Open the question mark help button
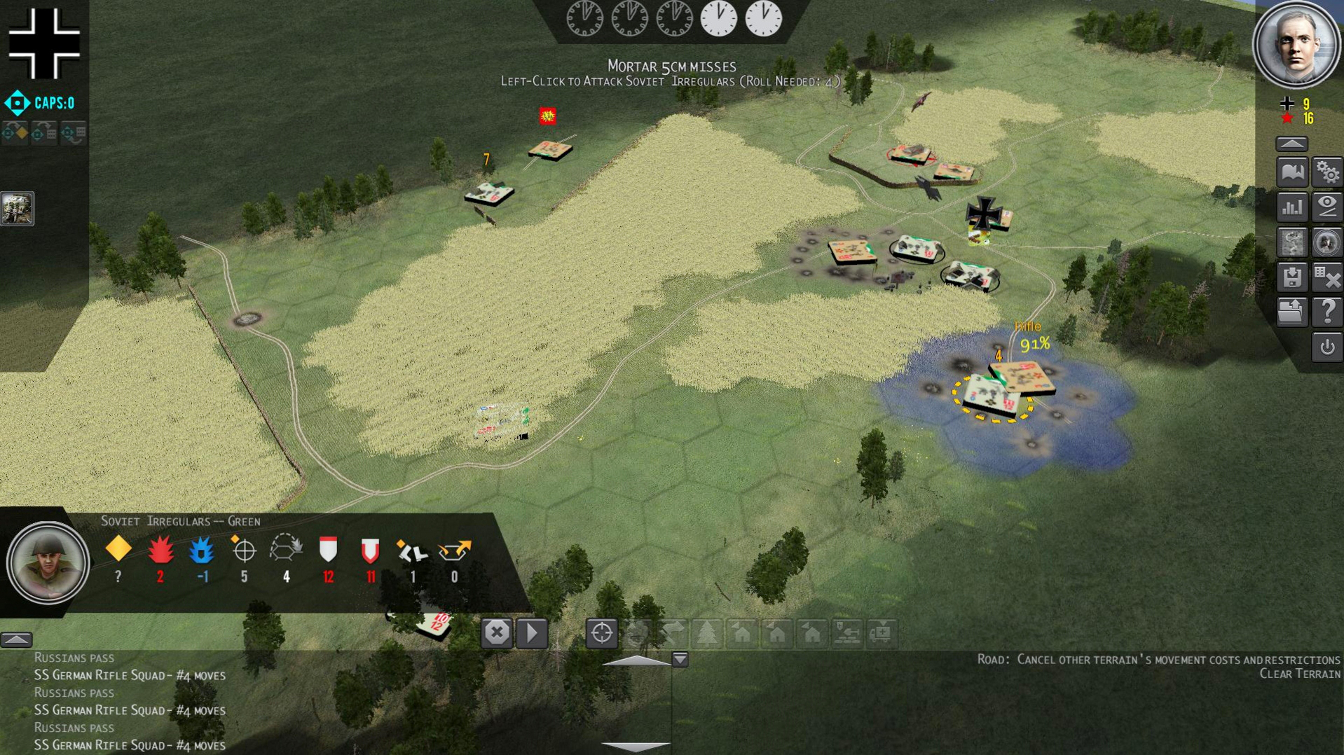Viewport: 1344px width, 755px height. (x=1327, y=312)
